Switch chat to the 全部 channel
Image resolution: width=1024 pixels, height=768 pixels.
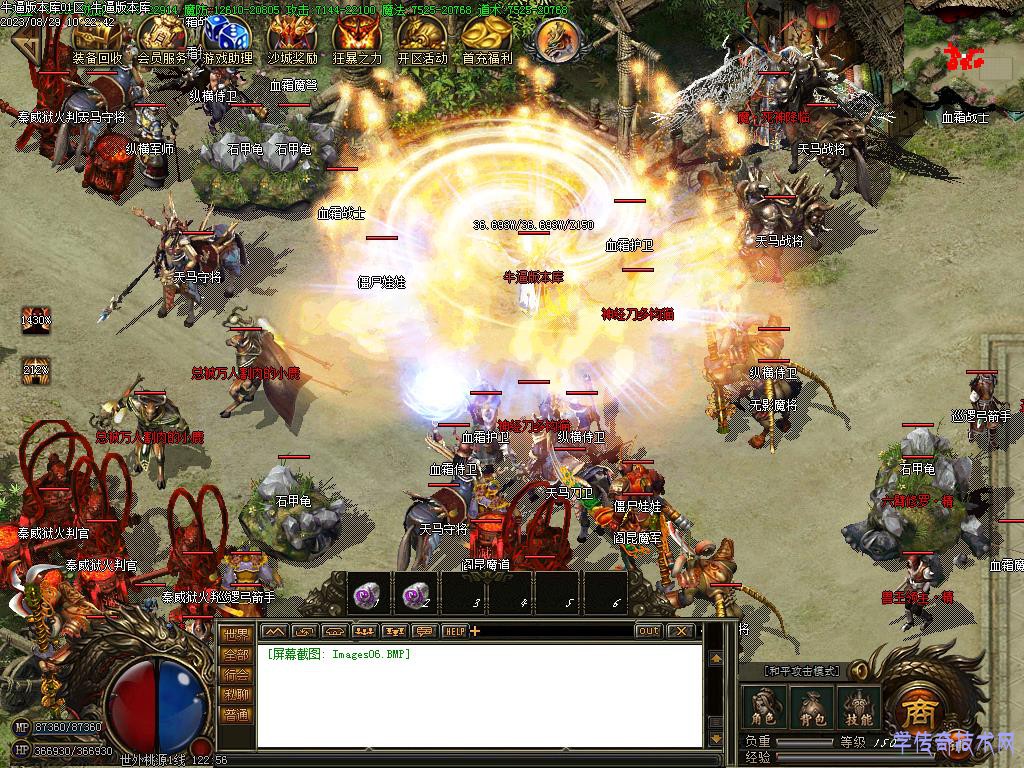[x=236, y=654]
